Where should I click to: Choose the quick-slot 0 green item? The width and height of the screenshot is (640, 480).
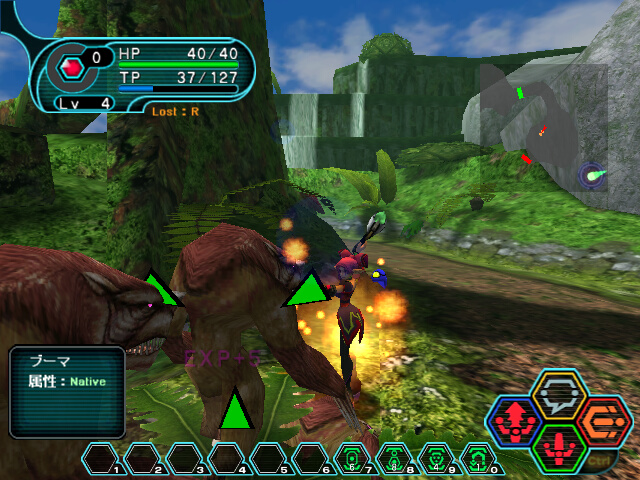coord(477,459)
